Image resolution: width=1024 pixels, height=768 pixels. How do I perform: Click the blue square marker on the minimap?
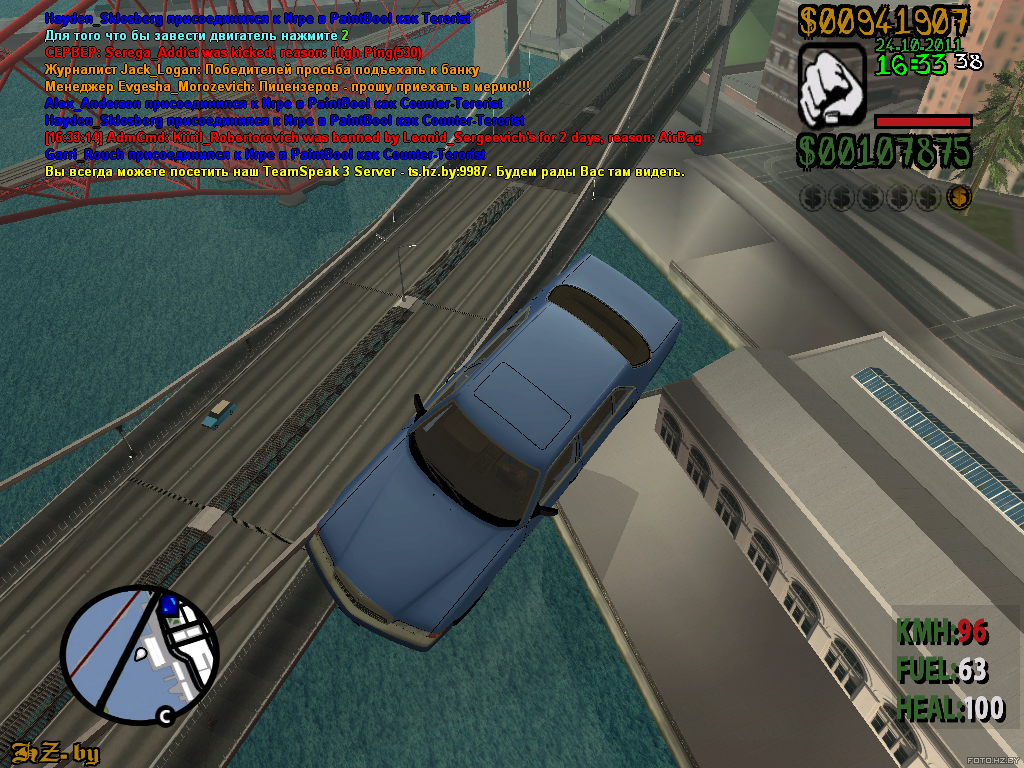click(x=169, y=605)
